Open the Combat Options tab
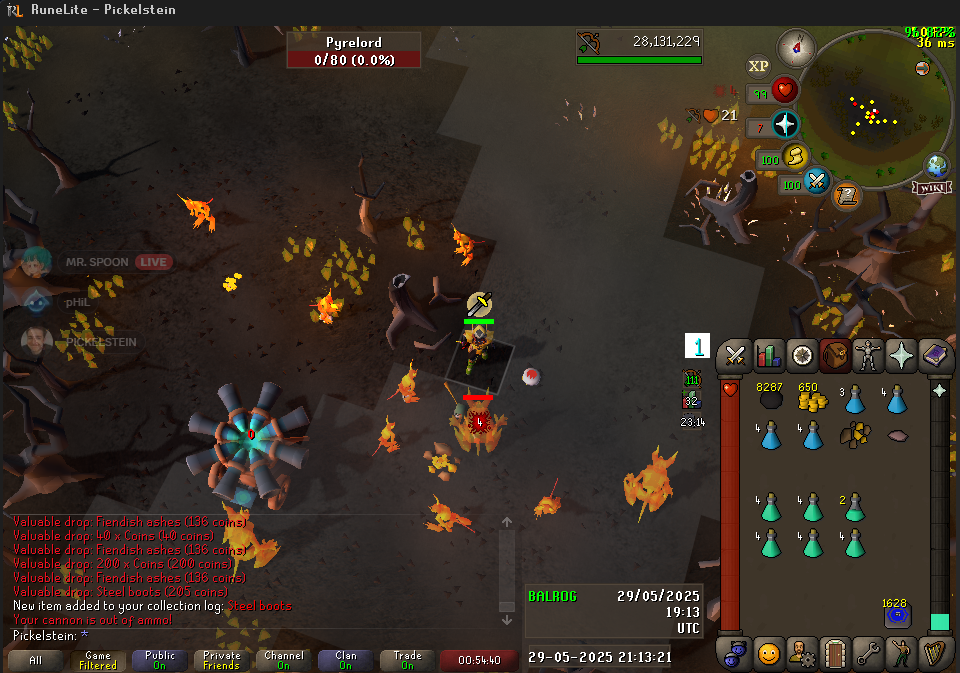This screenshot has height=673, width=960. click(737, 355)
